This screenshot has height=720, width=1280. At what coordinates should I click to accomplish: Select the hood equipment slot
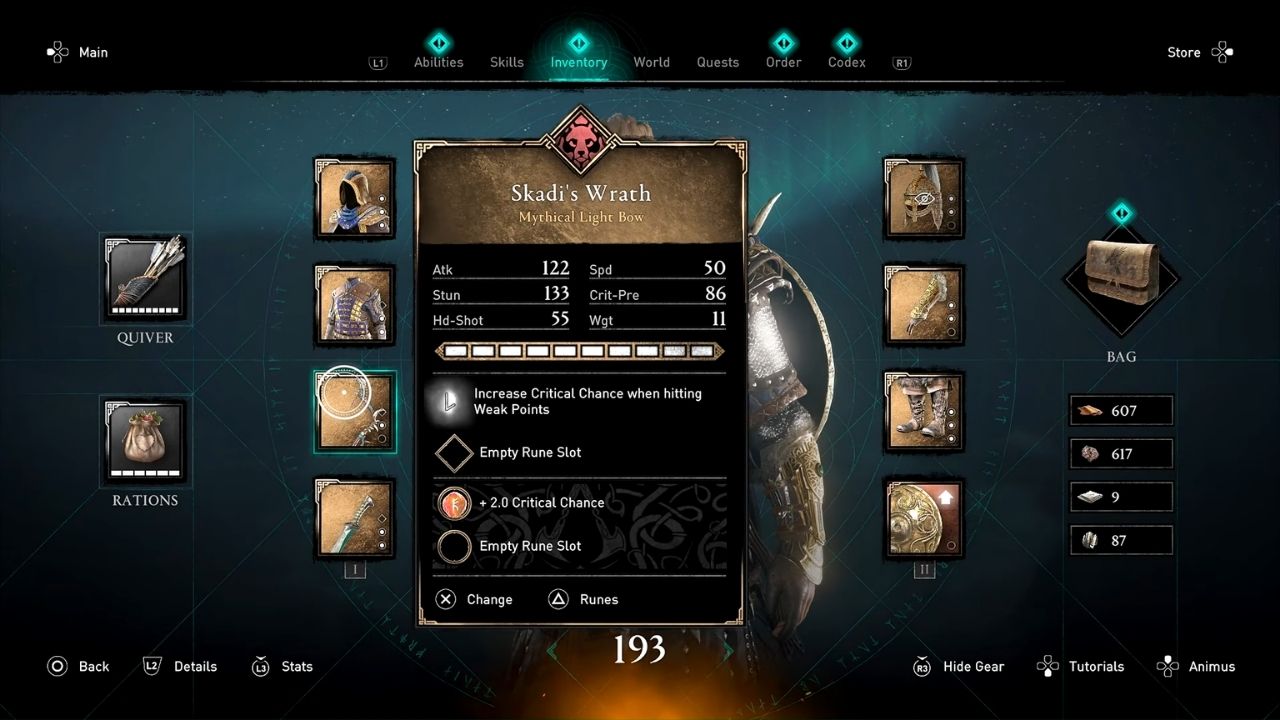[355, 197]
